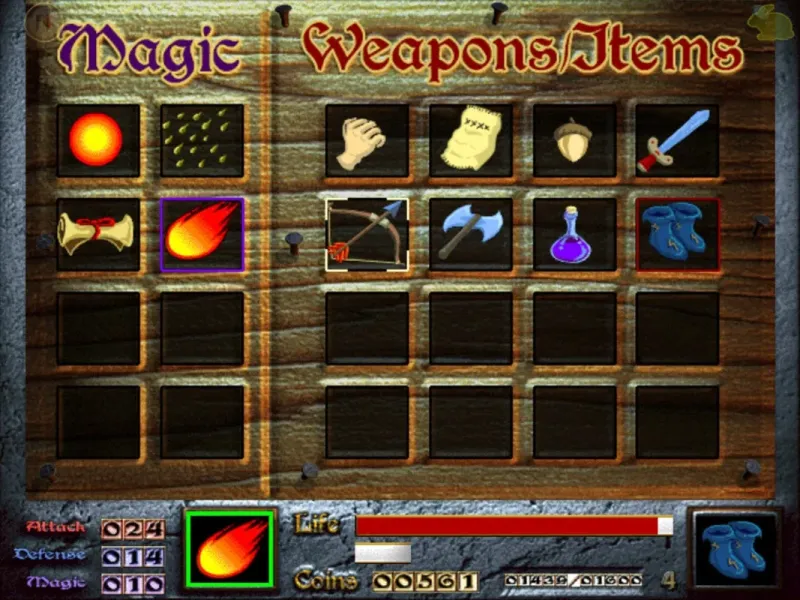
Task: Select the bow and arrow slot
Action: pyautogui.click(x=367, y=234)
